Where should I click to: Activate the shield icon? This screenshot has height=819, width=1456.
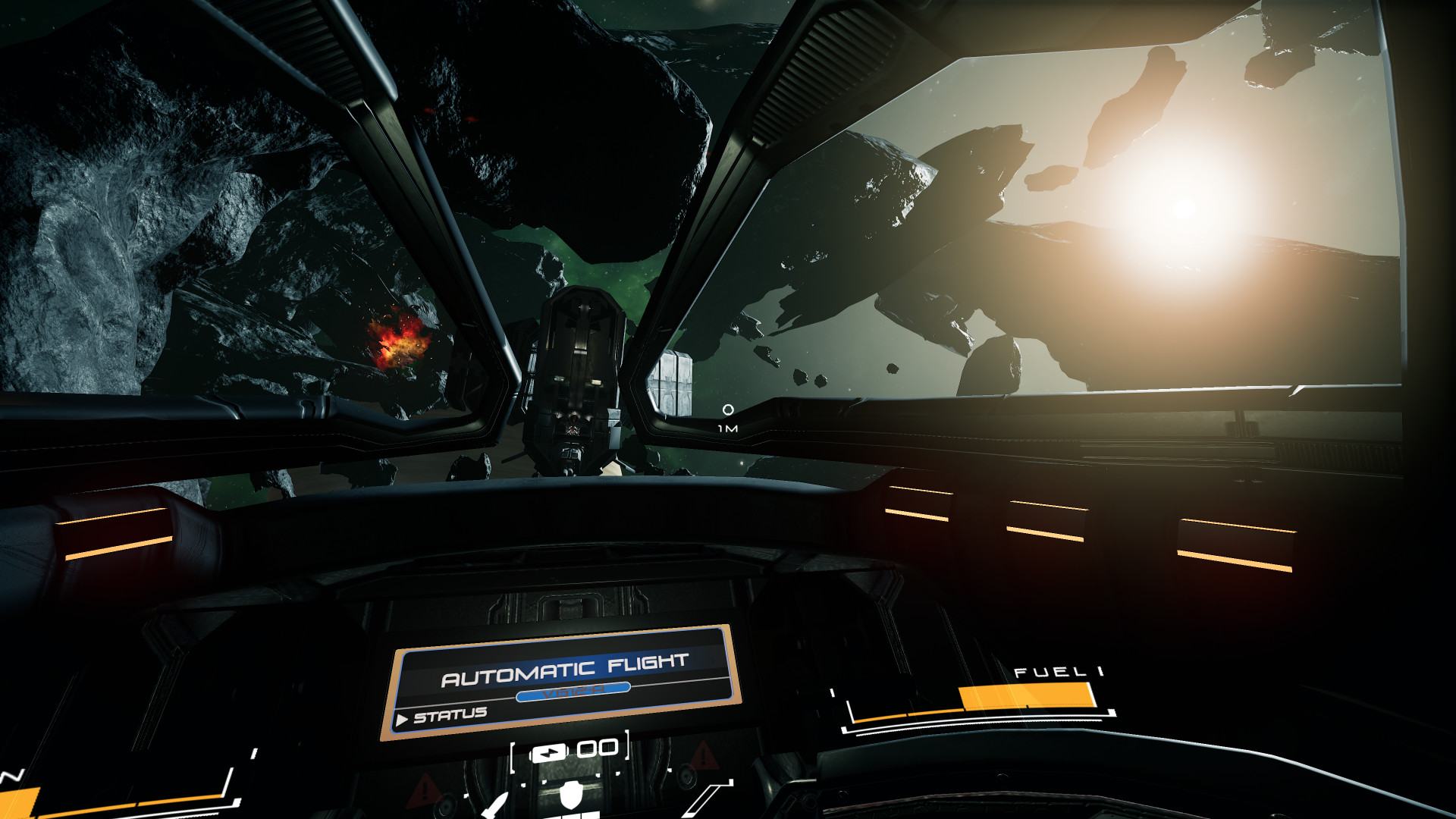pos(571,795)
